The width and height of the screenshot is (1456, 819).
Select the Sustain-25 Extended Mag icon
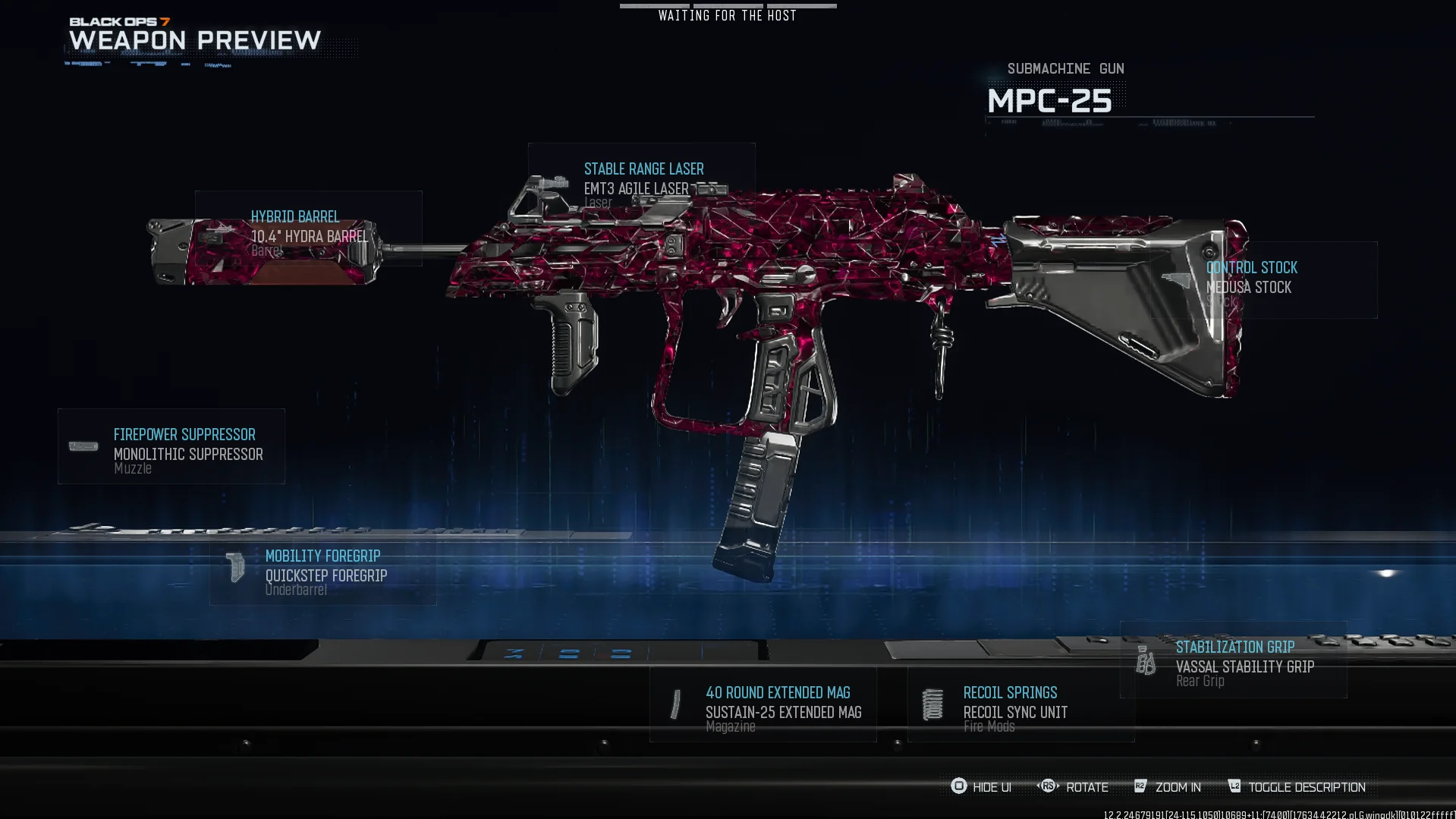tap(676, 706)
